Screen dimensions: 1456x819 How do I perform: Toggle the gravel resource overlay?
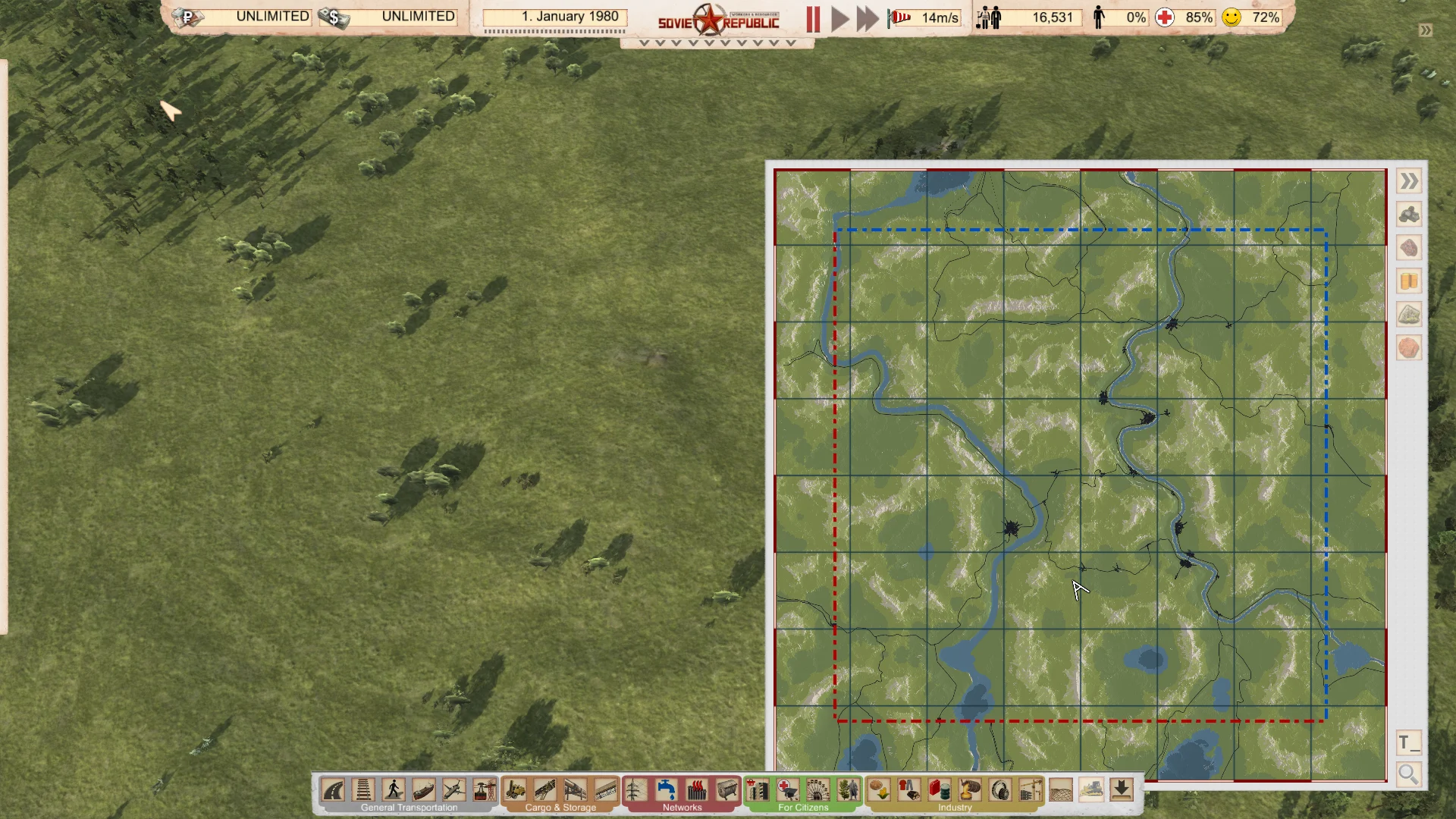tap(1408, 315)
